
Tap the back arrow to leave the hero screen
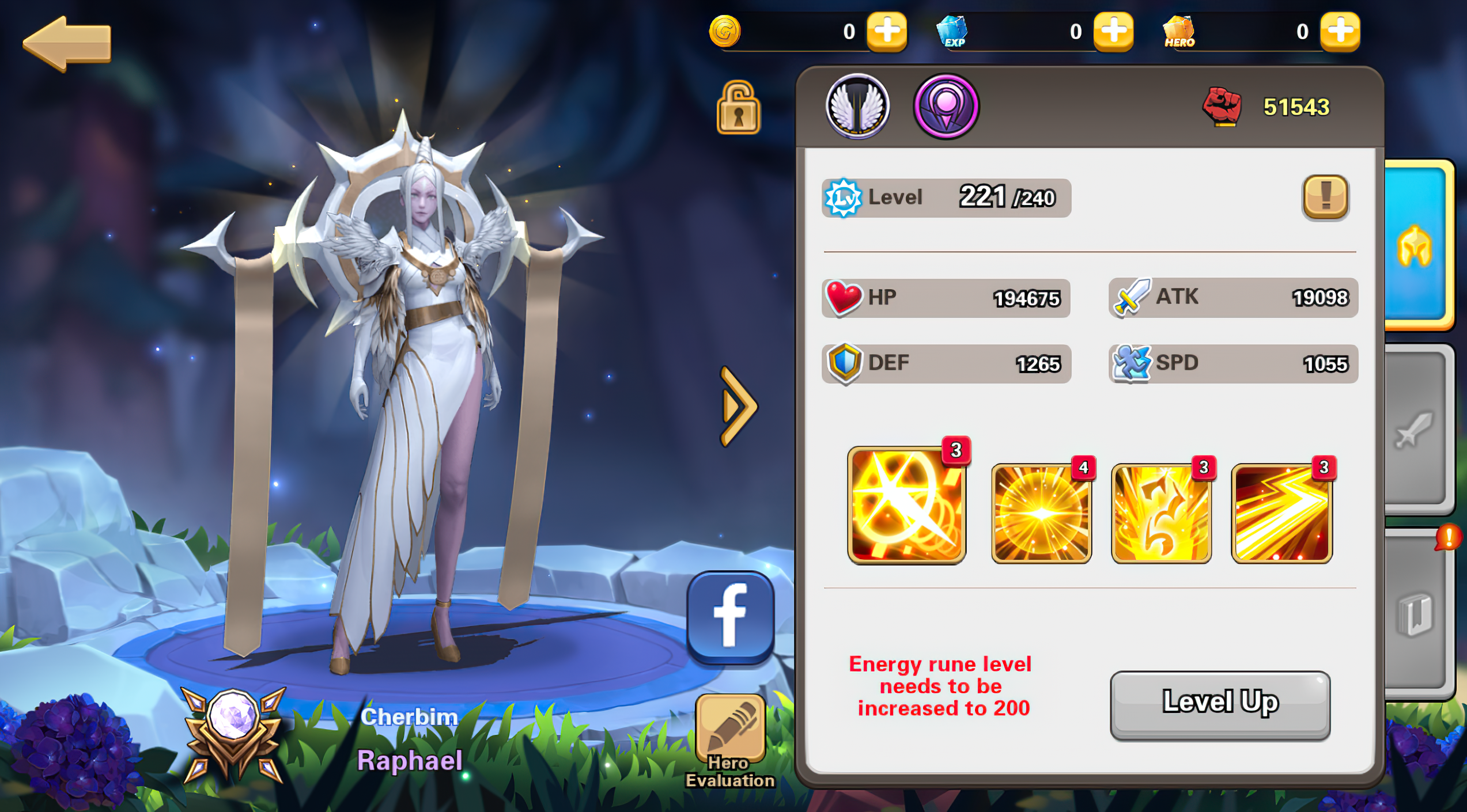pos(69,43)
